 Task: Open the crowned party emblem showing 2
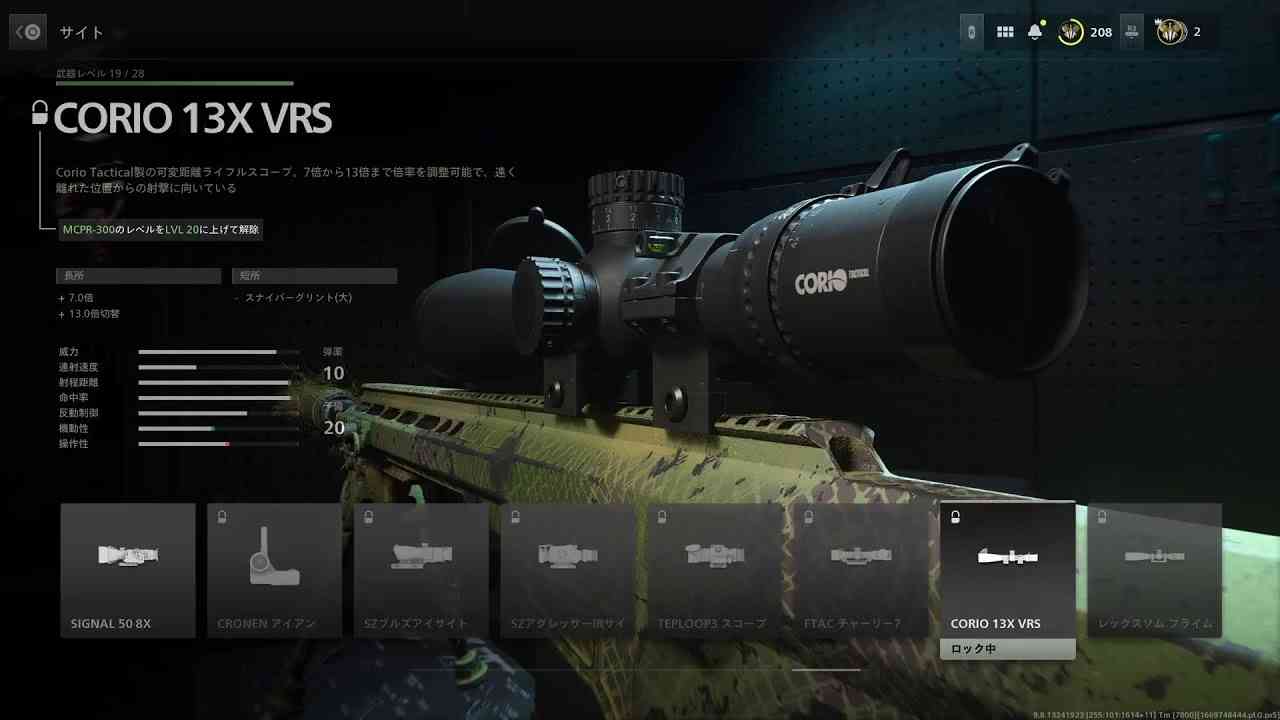click(1171, 32)
